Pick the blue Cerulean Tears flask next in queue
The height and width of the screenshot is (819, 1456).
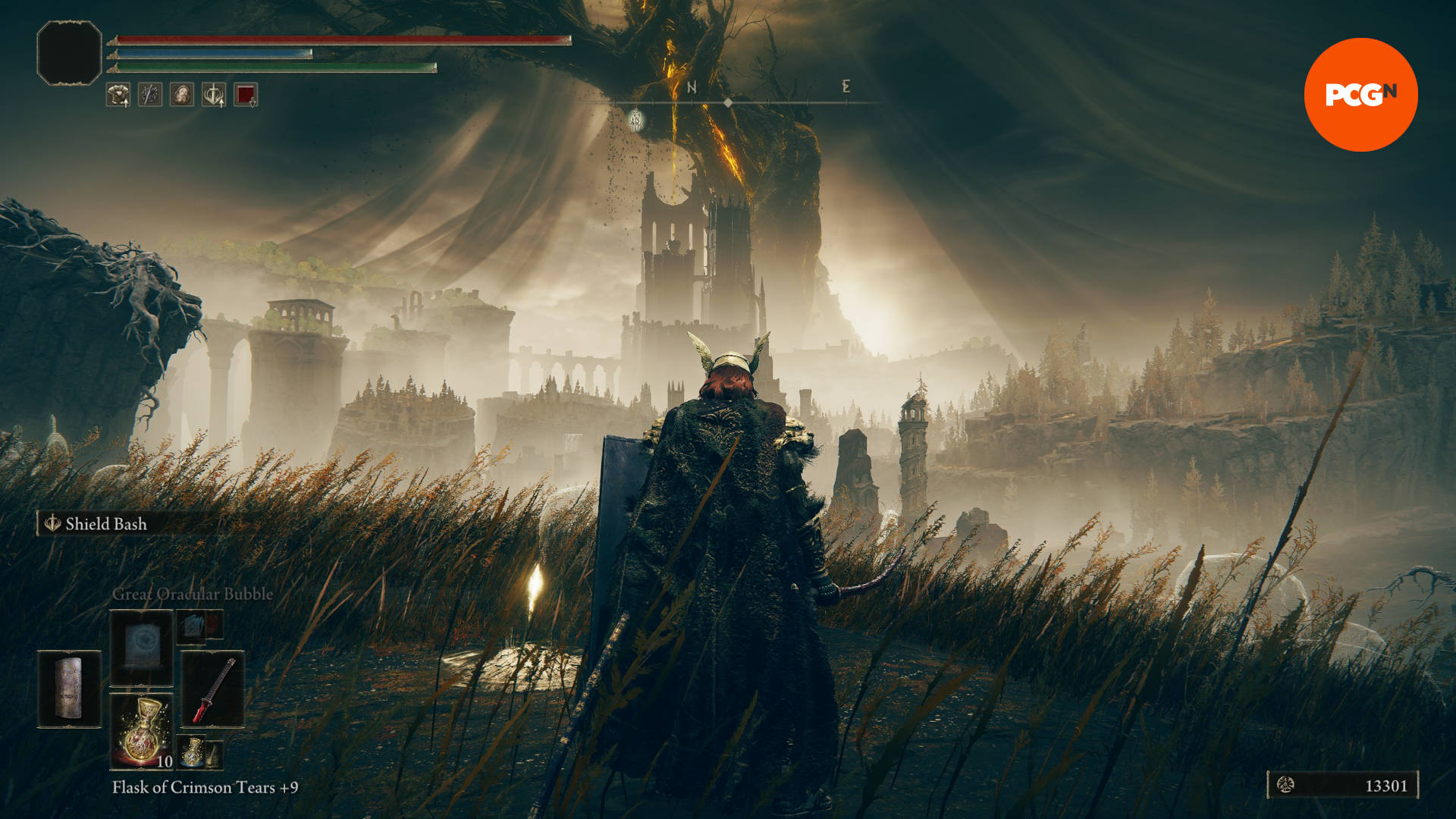193,751
